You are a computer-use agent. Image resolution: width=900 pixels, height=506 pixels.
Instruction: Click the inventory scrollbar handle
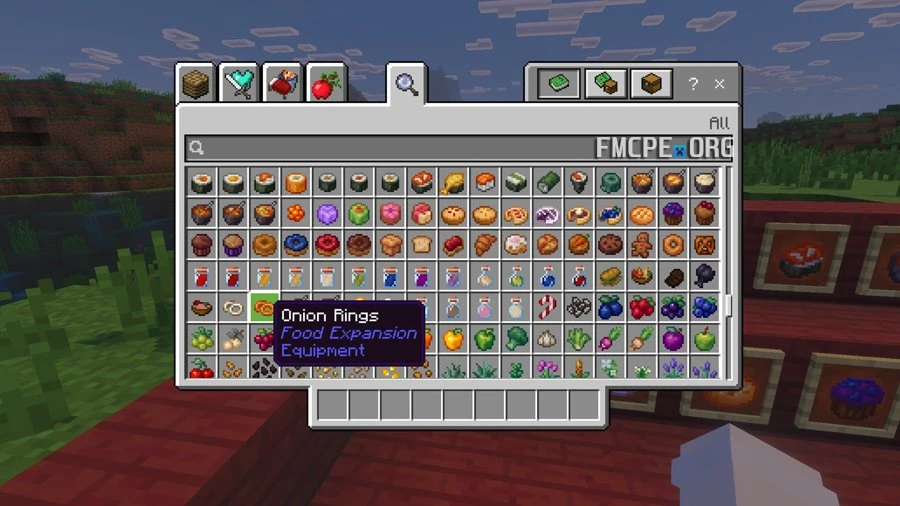[728, 306]
